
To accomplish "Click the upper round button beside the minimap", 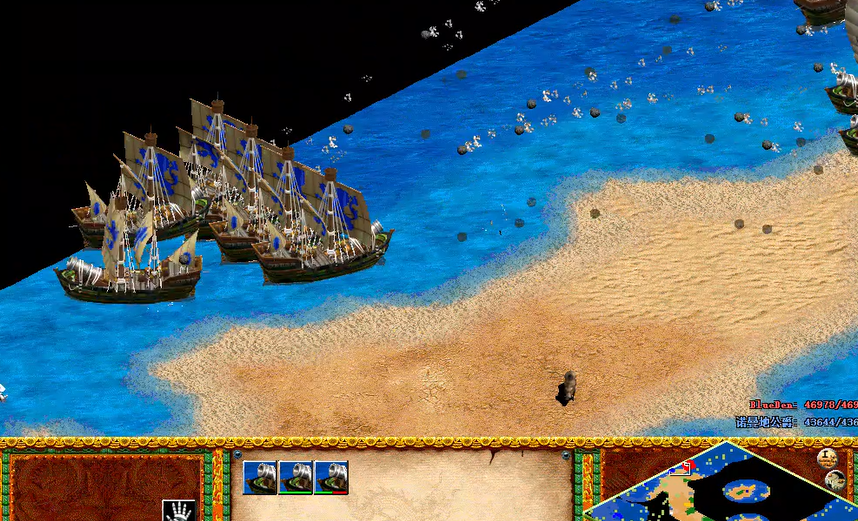I will (827, 459).
